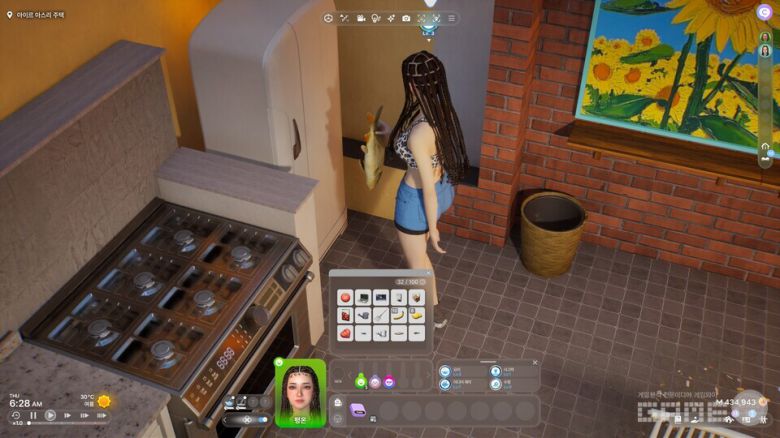Select the shovel in the inventory
Screen dimensions: 780x438
(x=380, y=316)
